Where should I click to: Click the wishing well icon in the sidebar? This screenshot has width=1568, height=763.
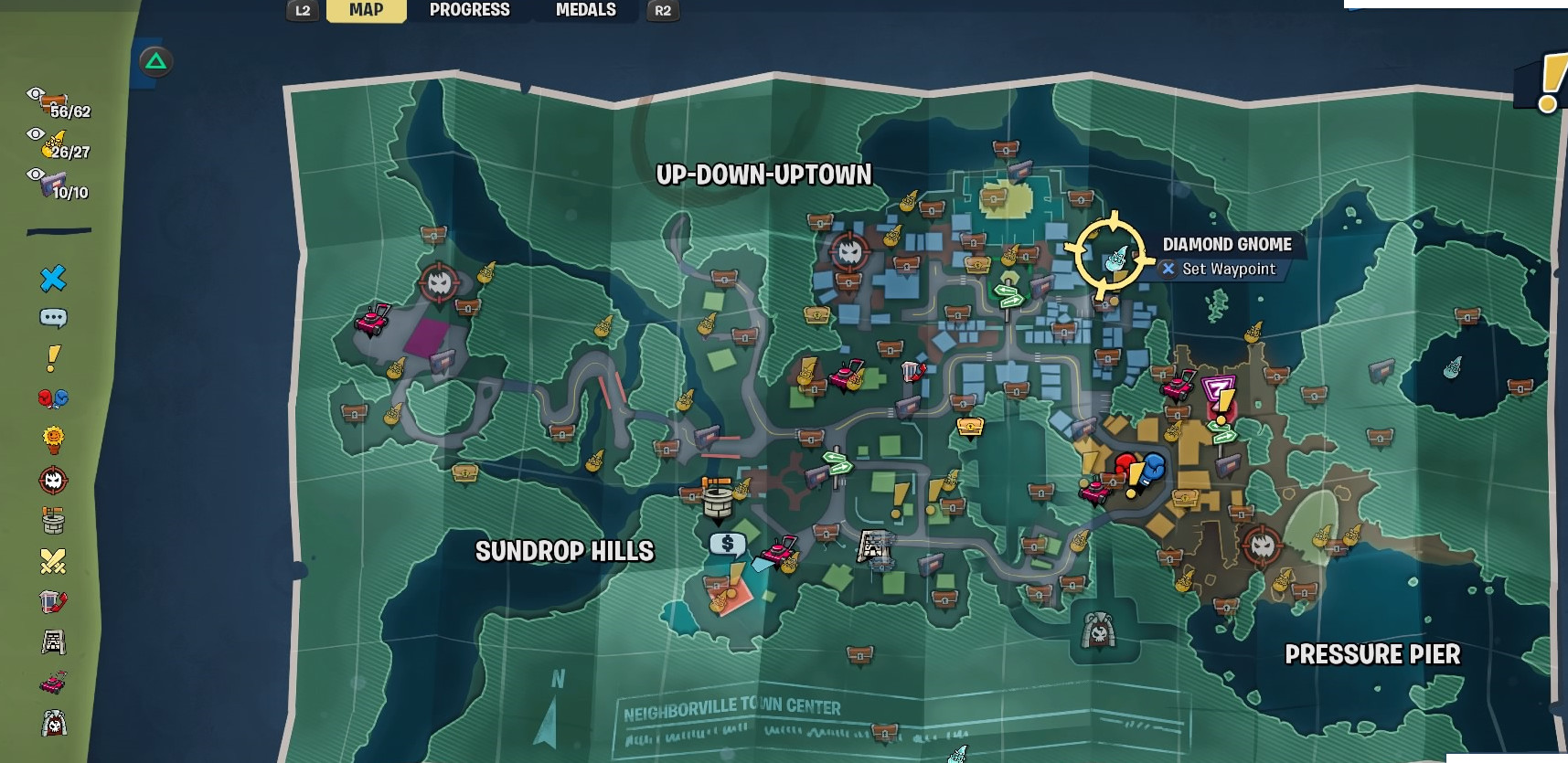point(53,523)
